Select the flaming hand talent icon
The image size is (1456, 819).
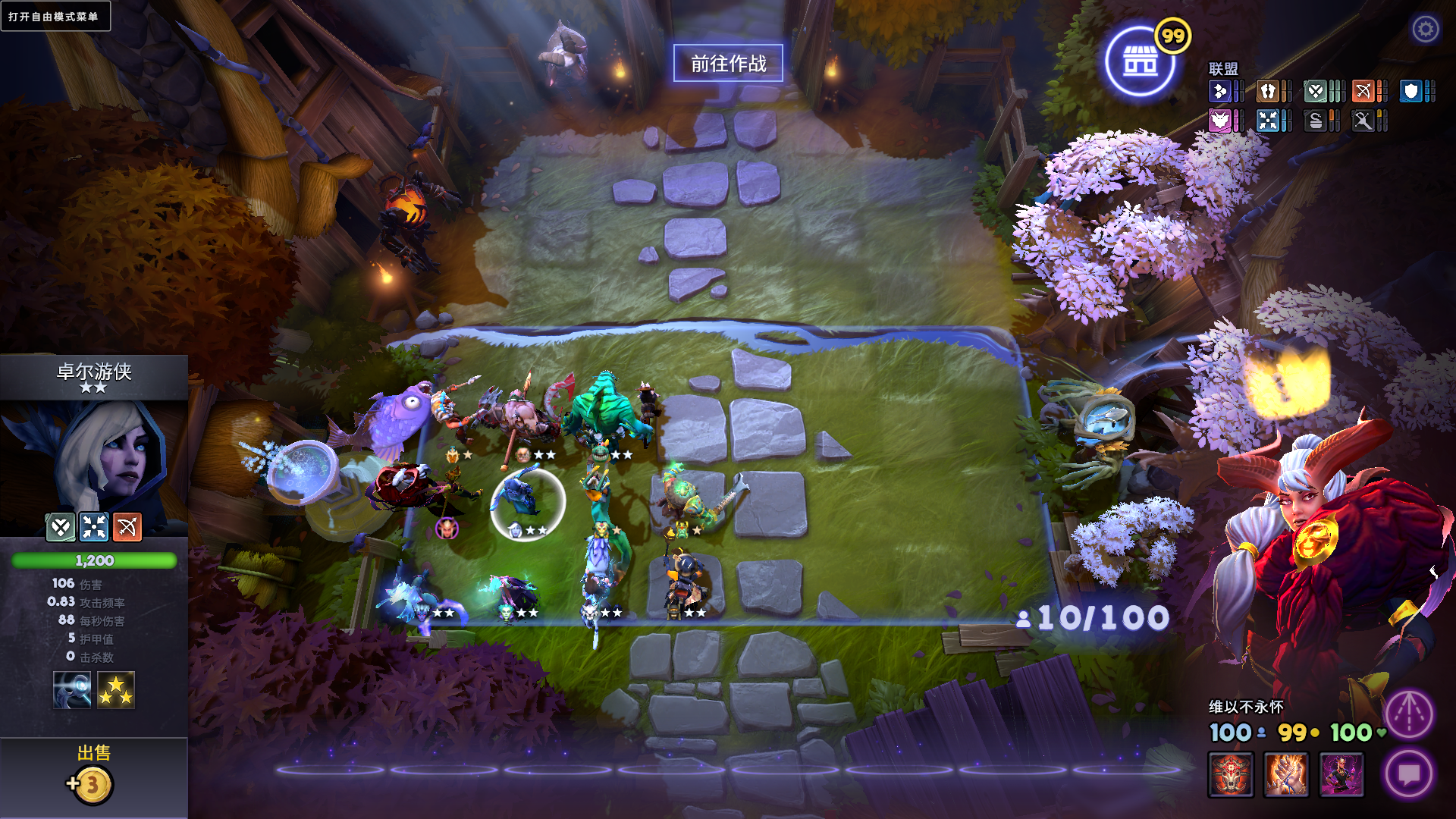click(1286, 774)
